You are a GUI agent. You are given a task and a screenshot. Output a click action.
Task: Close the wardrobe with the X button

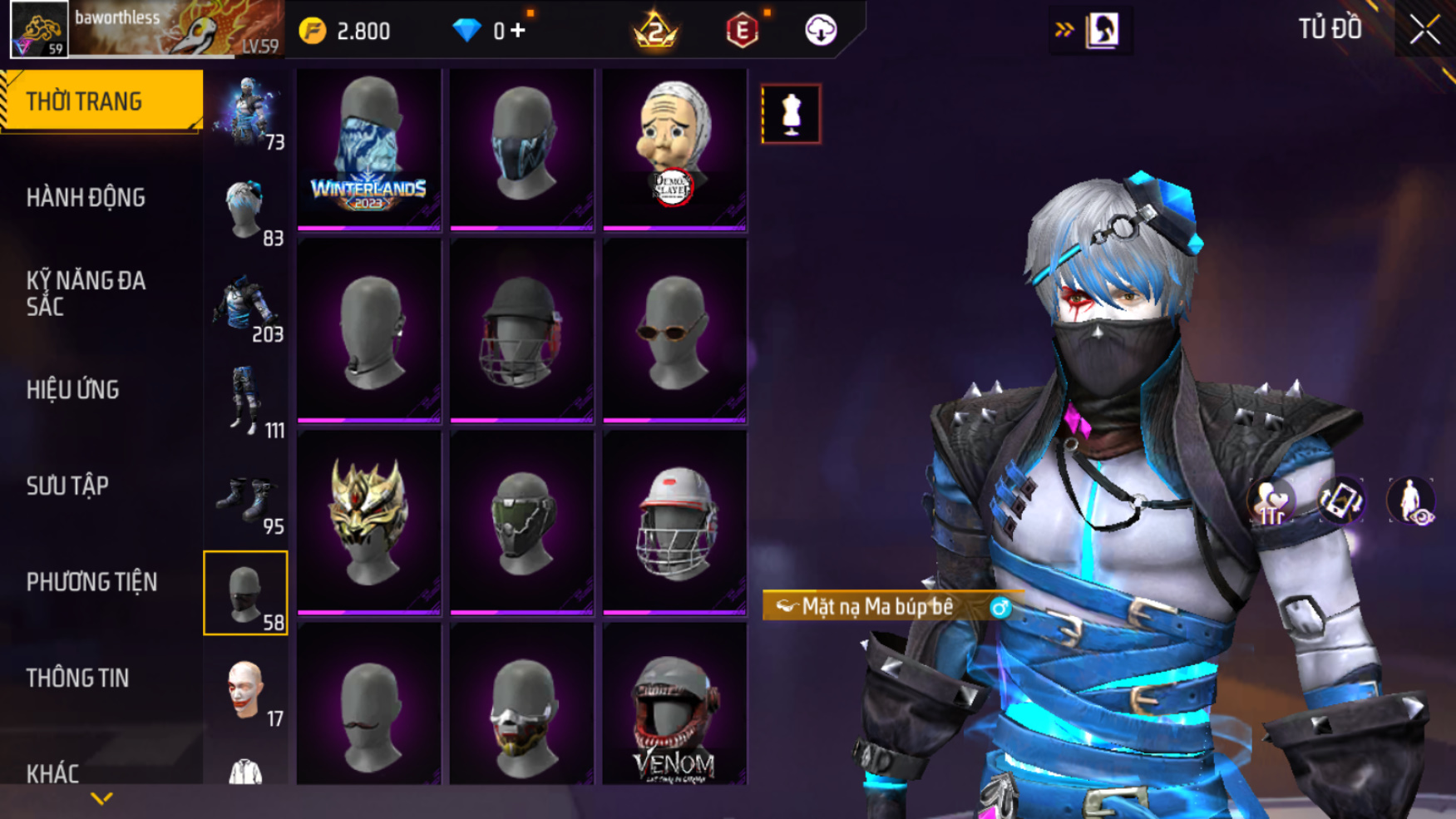(1424, 30)
